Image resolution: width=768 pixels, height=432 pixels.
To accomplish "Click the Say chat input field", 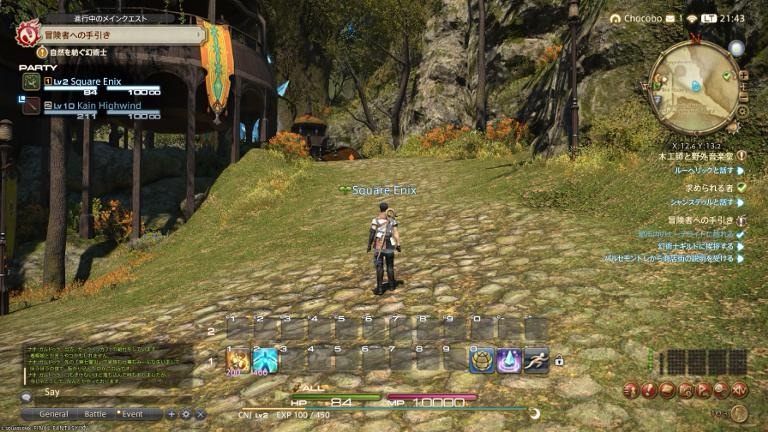I will point(100,393).
